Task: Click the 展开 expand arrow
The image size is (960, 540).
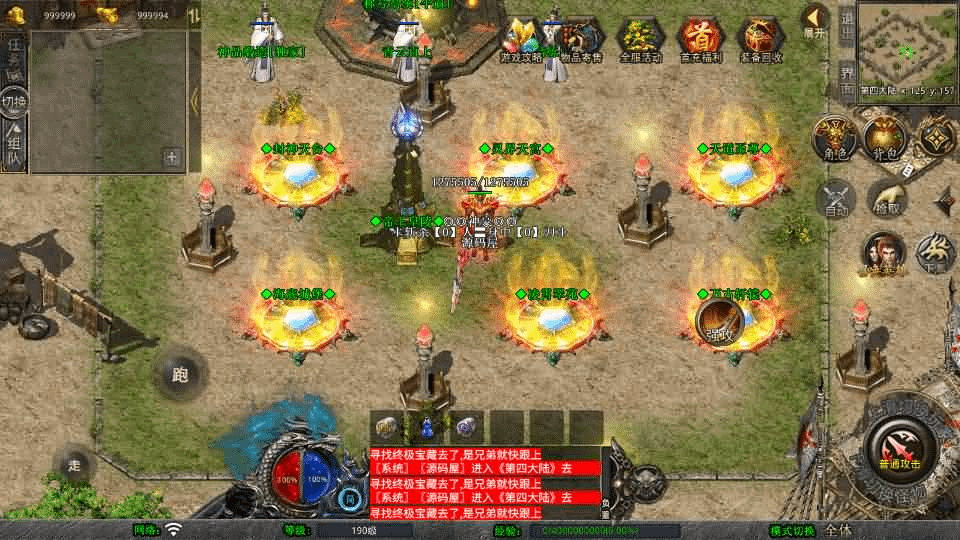Action: click(816, 20)
